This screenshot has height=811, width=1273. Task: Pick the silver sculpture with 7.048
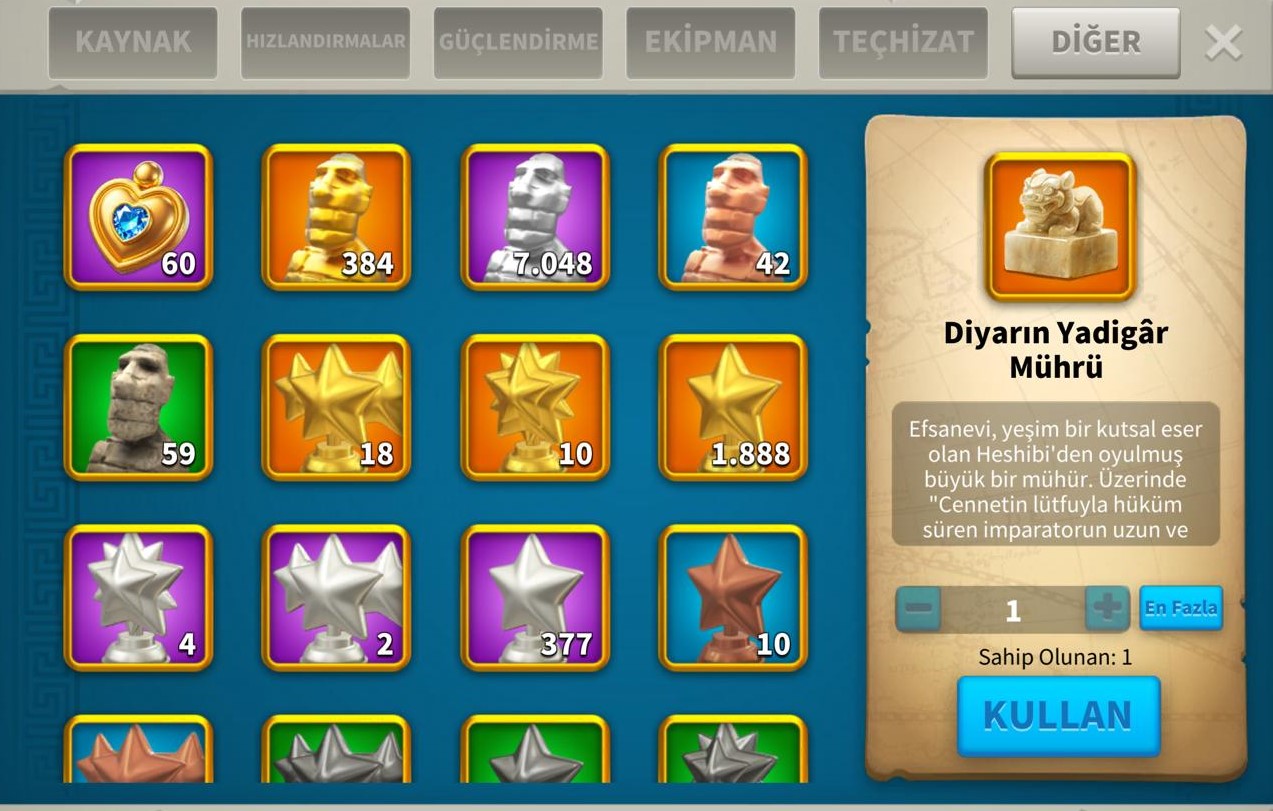coord(535,217)
